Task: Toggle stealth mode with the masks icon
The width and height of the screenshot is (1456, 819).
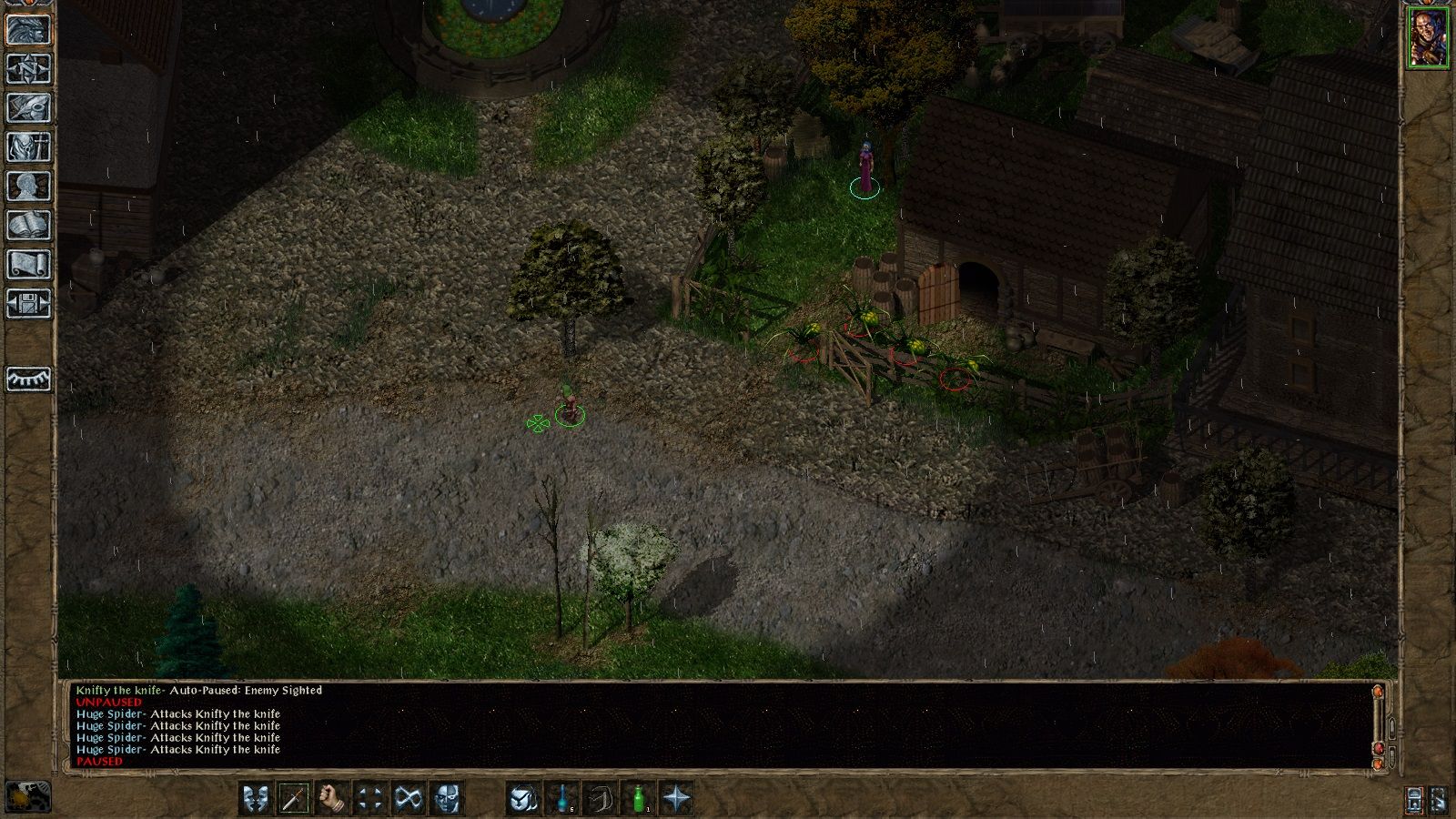Action: click(x=256, y=797)
